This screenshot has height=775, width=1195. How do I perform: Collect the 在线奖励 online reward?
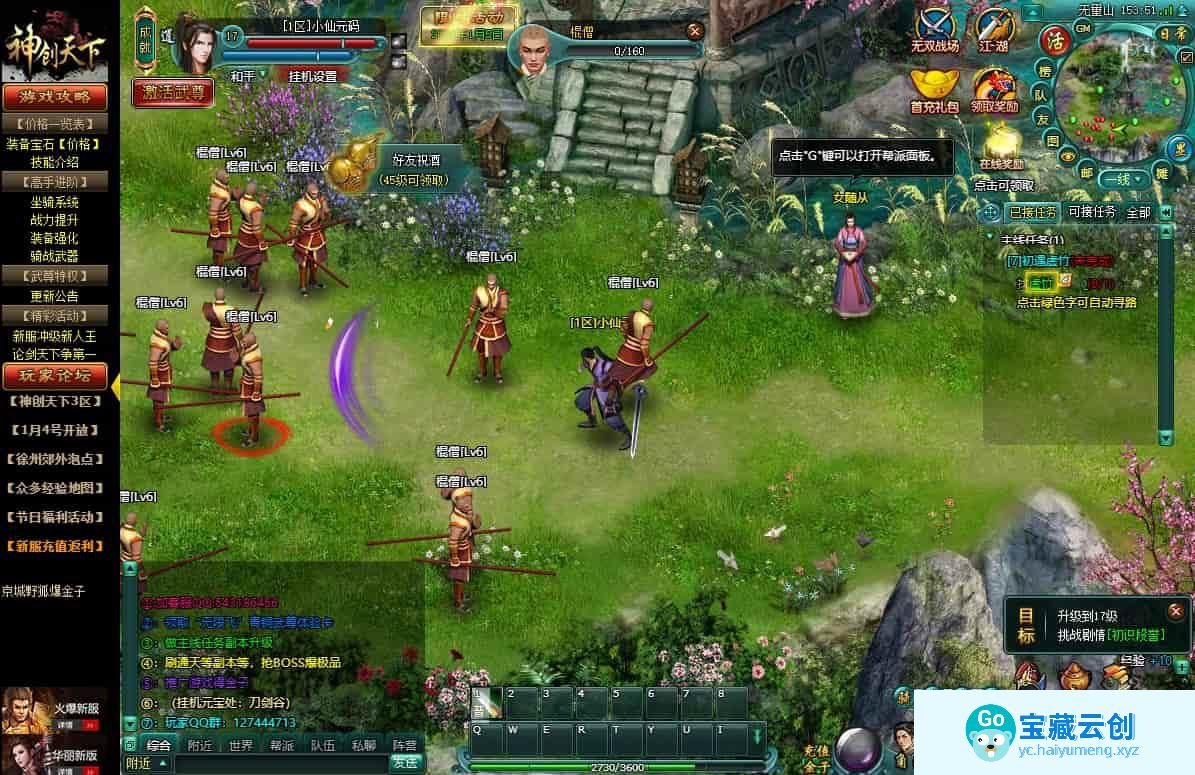coord(1001,146)
